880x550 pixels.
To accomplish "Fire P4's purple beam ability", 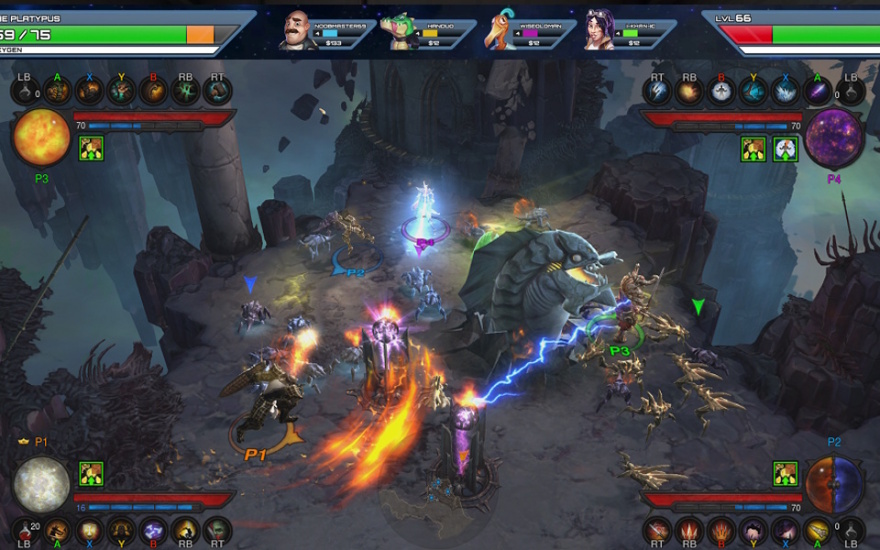I will pyautogui.click(x=818, y=91).
